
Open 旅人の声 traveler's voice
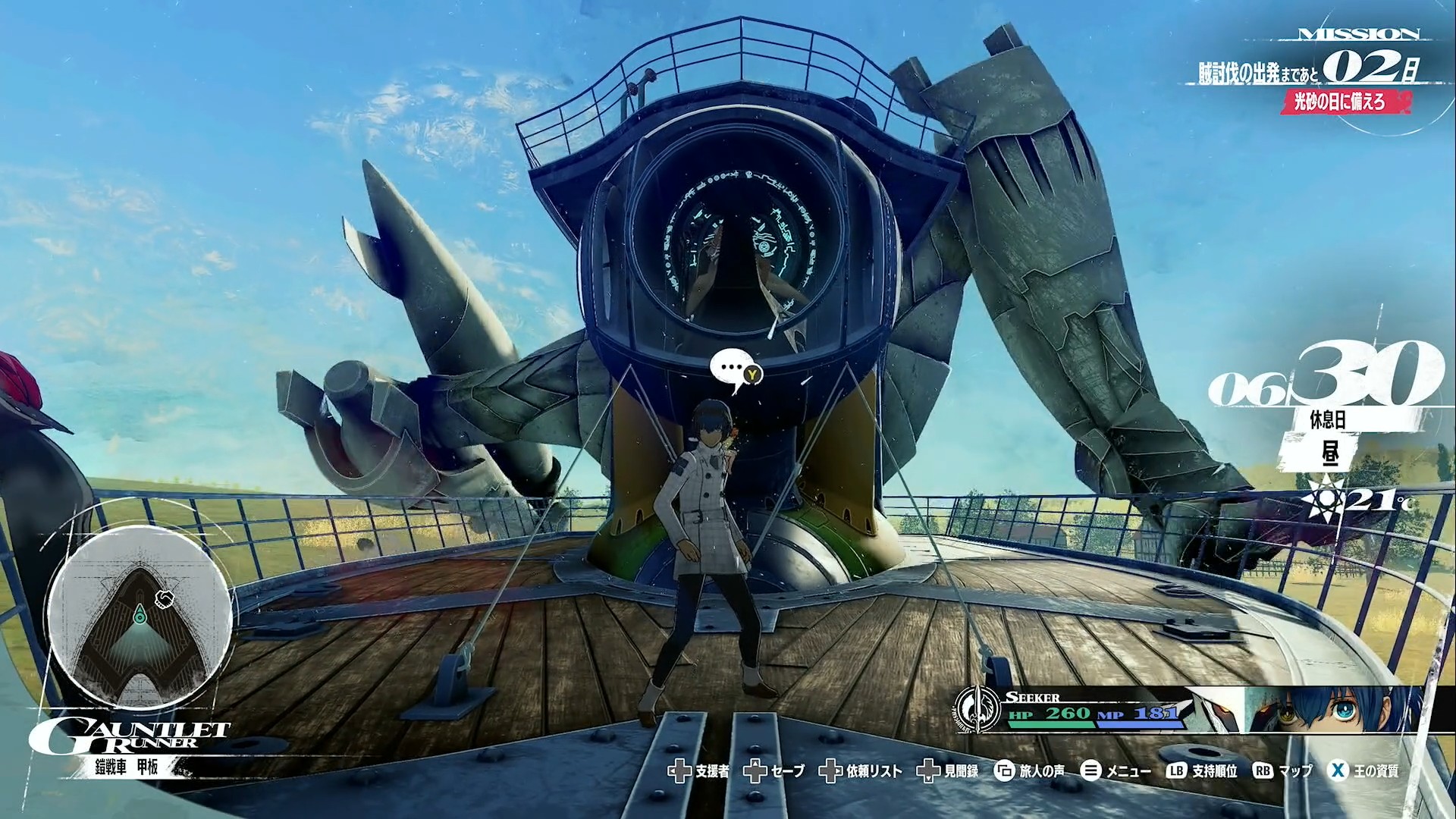(1029, 771)
